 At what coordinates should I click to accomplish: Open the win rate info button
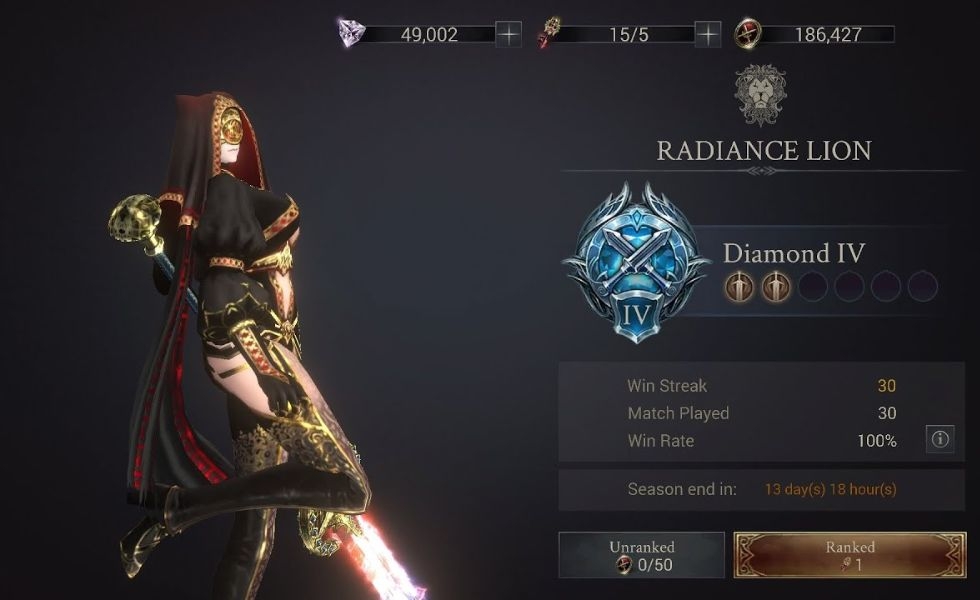pyautogui.click(x=939, y=439)
